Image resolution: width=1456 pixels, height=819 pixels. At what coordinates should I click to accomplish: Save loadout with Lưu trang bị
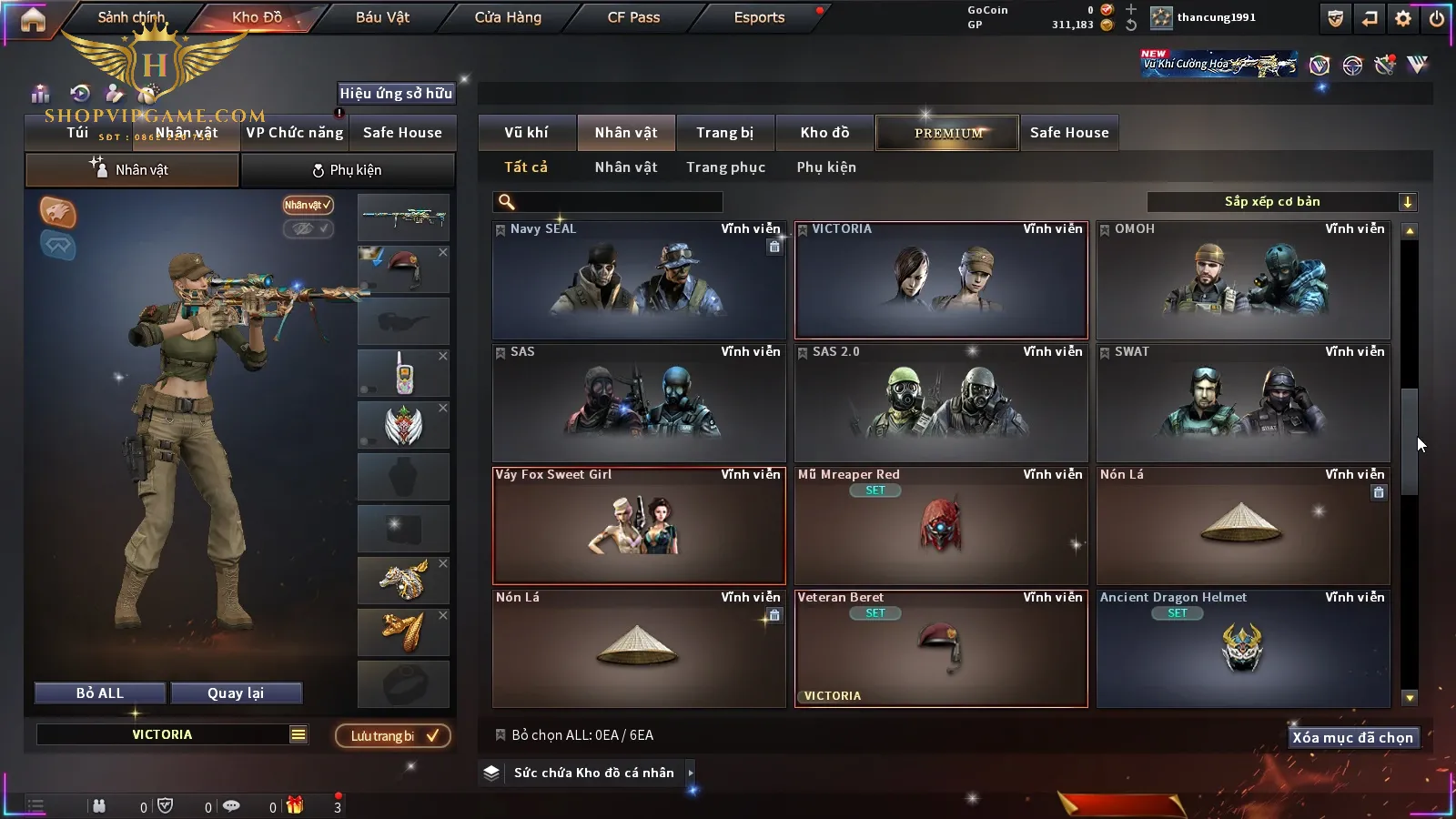393,736
